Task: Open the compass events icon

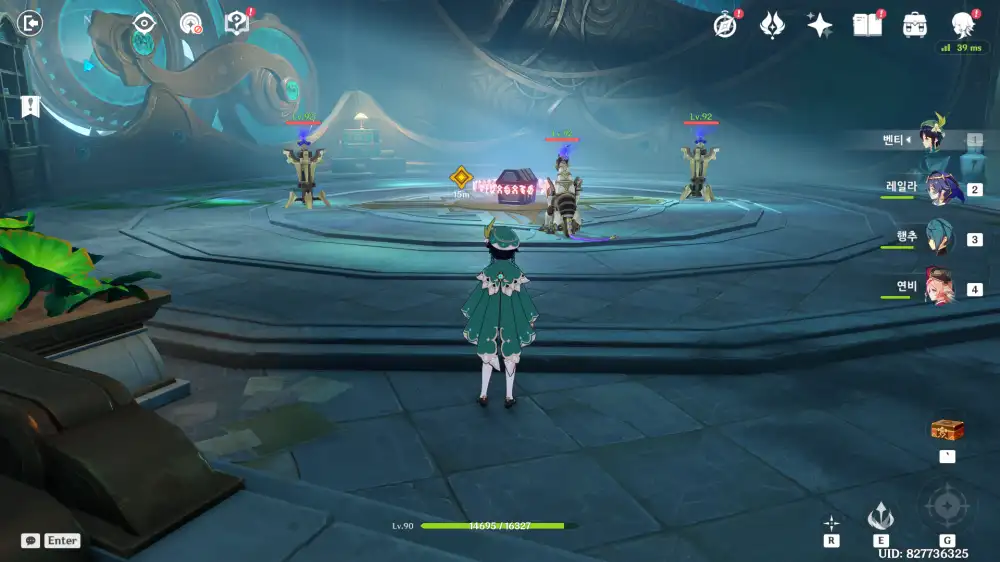Action: [x=725, y=25]
